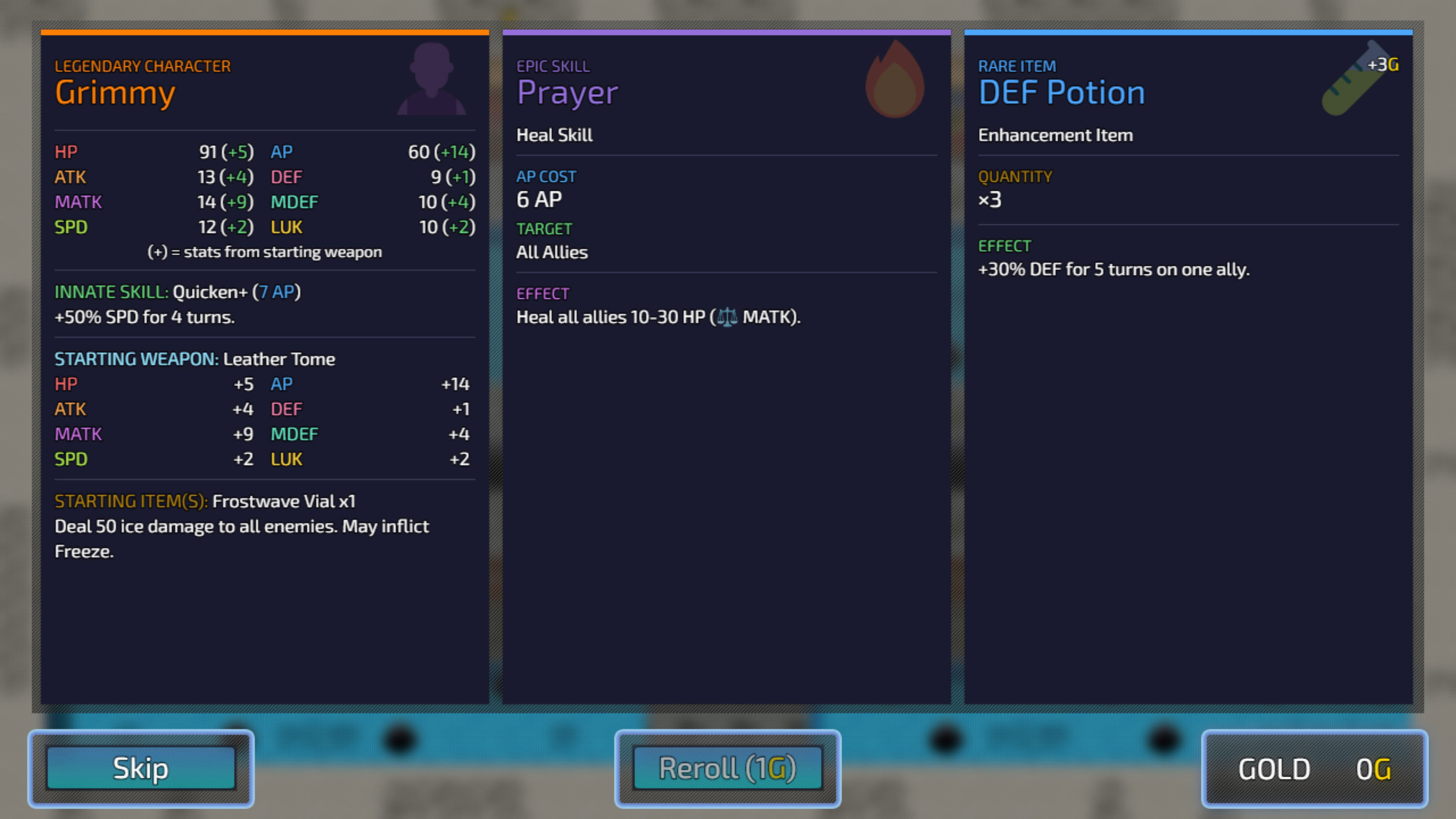Select the Prayer epic skill card
1456x819 pixels.
coord(726,367)
